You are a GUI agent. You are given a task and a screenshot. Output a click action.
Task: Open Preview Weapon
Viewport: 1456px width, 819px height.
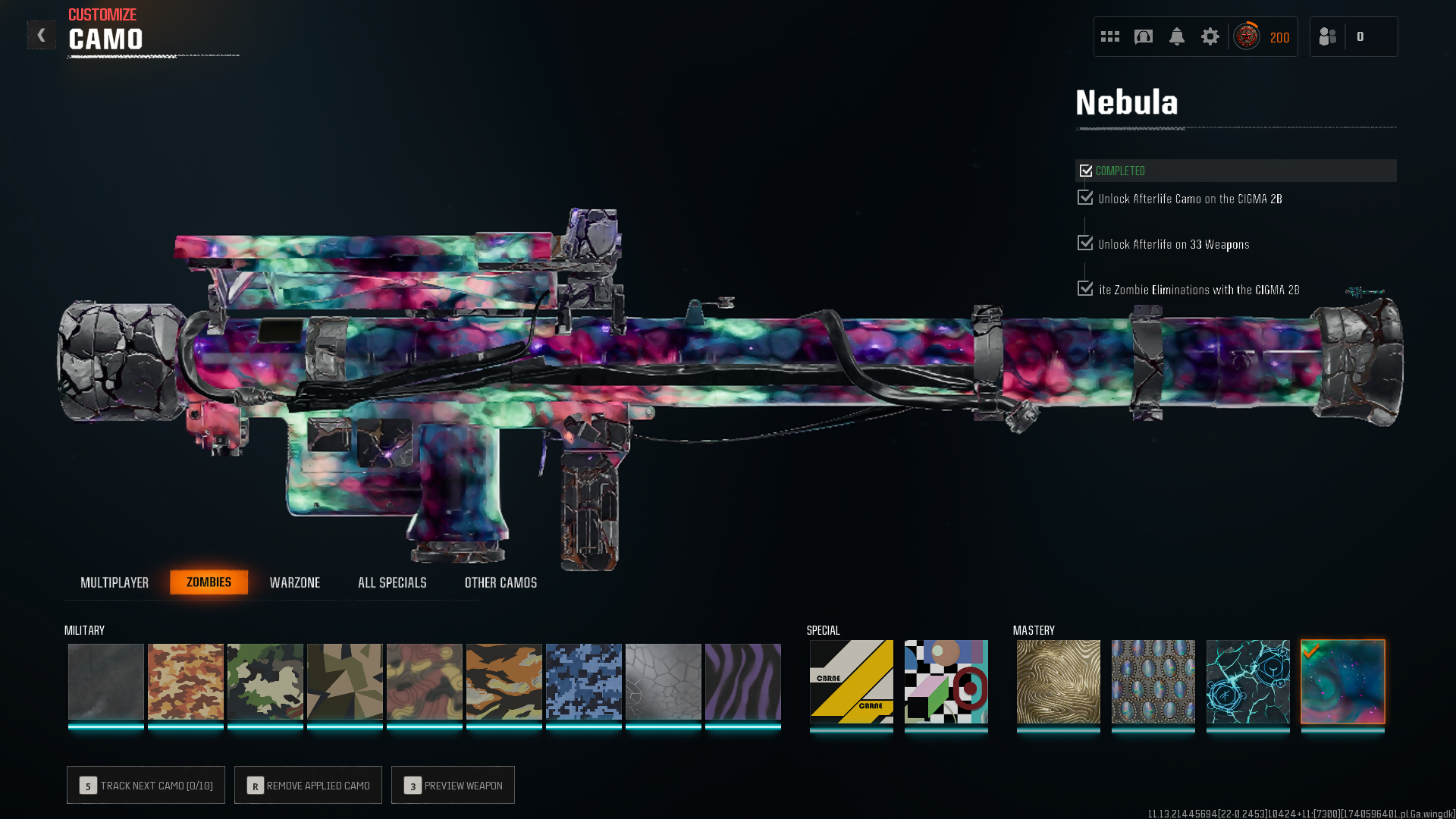coord(453,785)
